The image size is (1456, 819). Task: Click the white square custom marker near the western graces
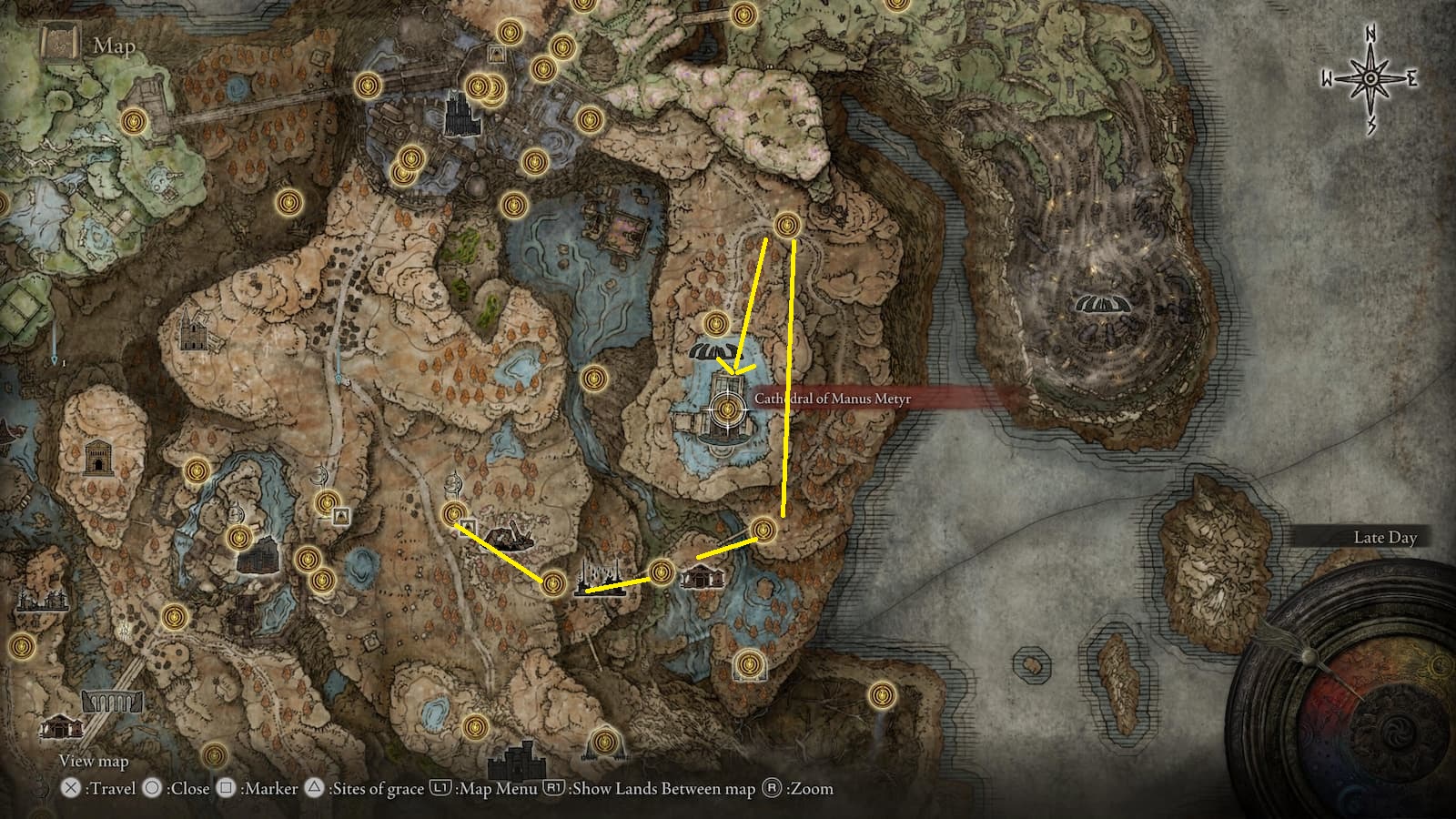[341, 515]
